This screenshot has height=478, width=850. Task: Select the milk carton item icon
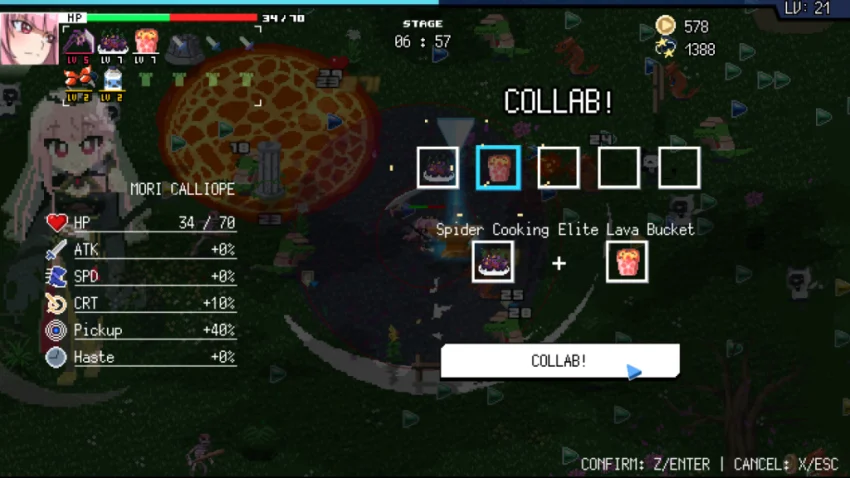pyautogui.click(x=113, y=79)
